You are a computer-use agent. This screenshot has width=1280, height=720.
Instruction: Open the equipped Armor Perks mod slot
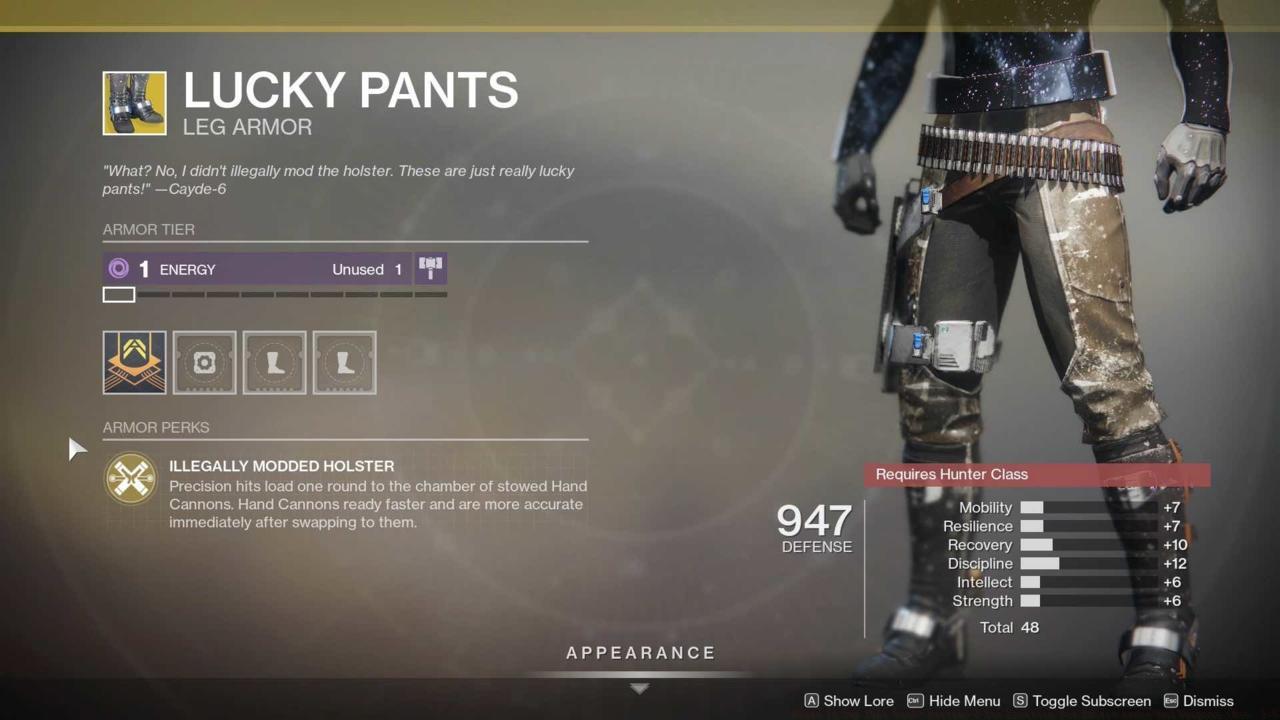tap(134, 362)
